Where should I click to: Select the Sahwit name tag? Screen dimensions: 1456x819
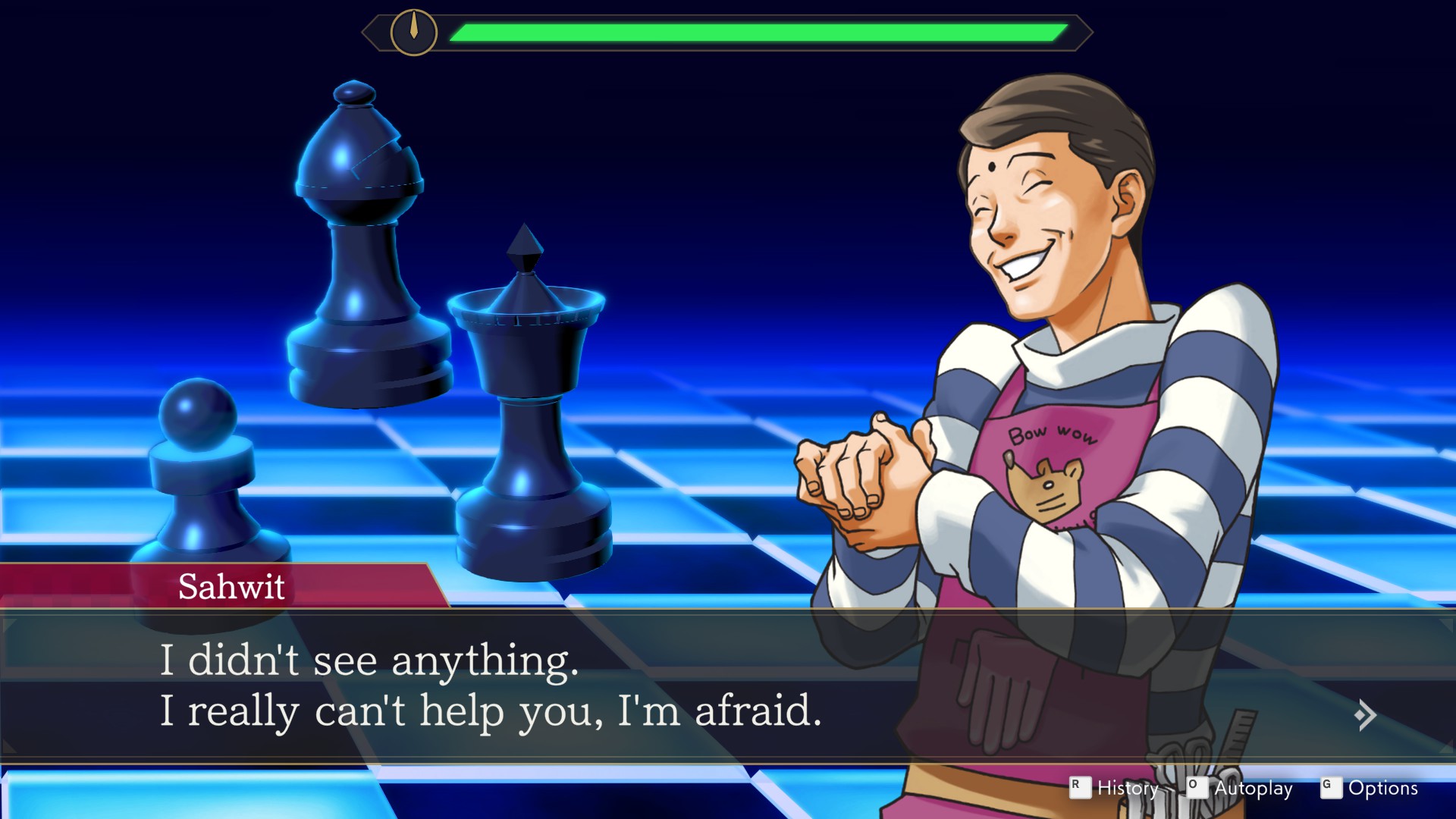(233, 587)
